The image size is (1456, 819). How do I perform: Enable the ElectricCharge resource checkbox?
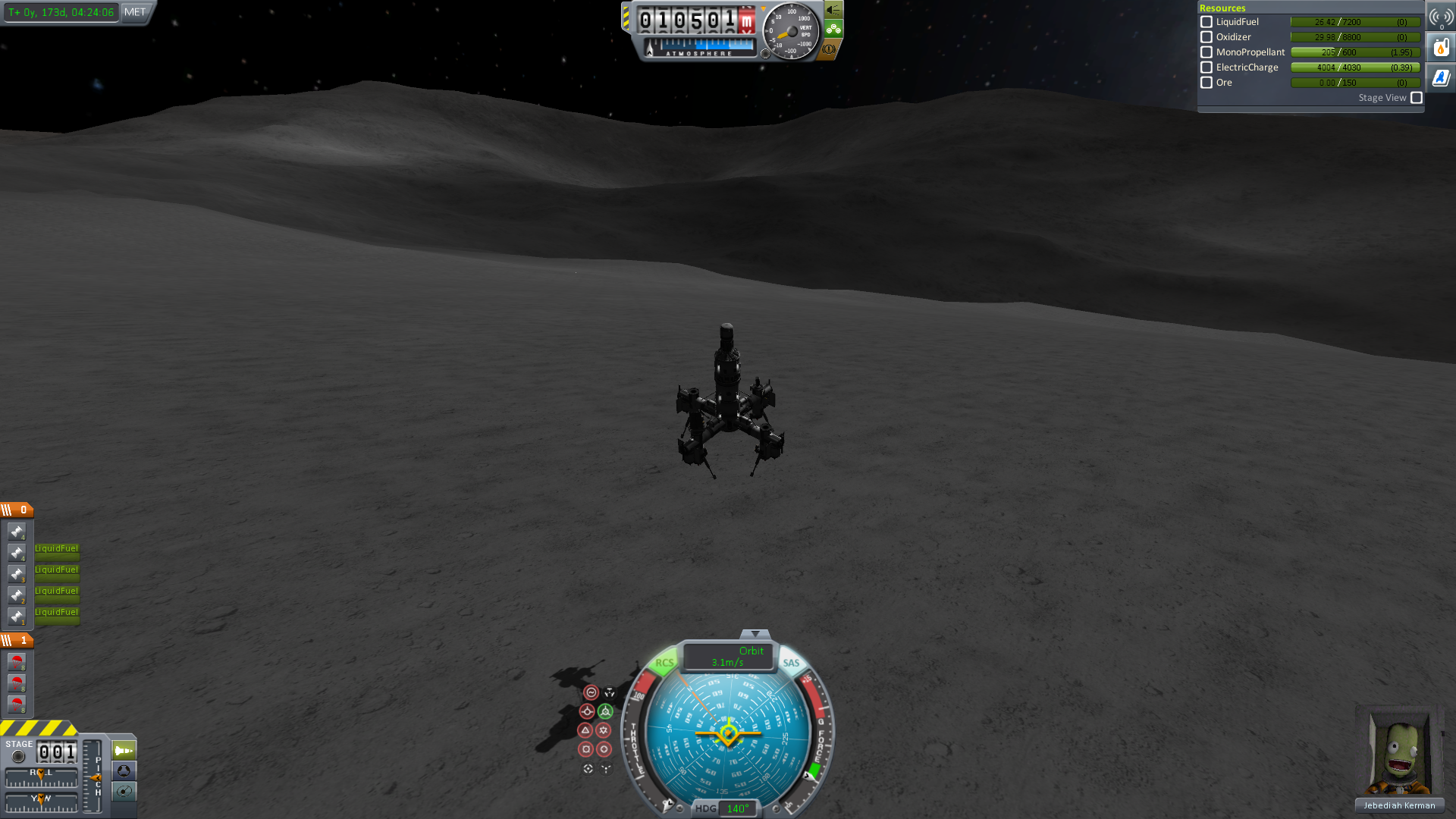tap(1207, 67)
